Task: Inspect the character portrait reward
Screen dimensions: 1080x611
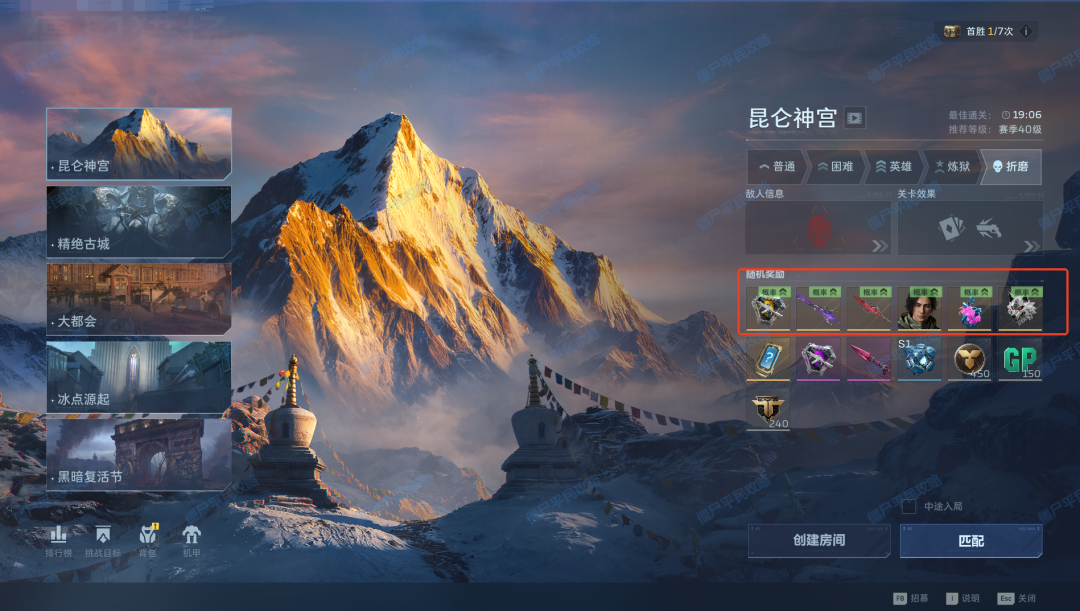Action: point(916,309)
